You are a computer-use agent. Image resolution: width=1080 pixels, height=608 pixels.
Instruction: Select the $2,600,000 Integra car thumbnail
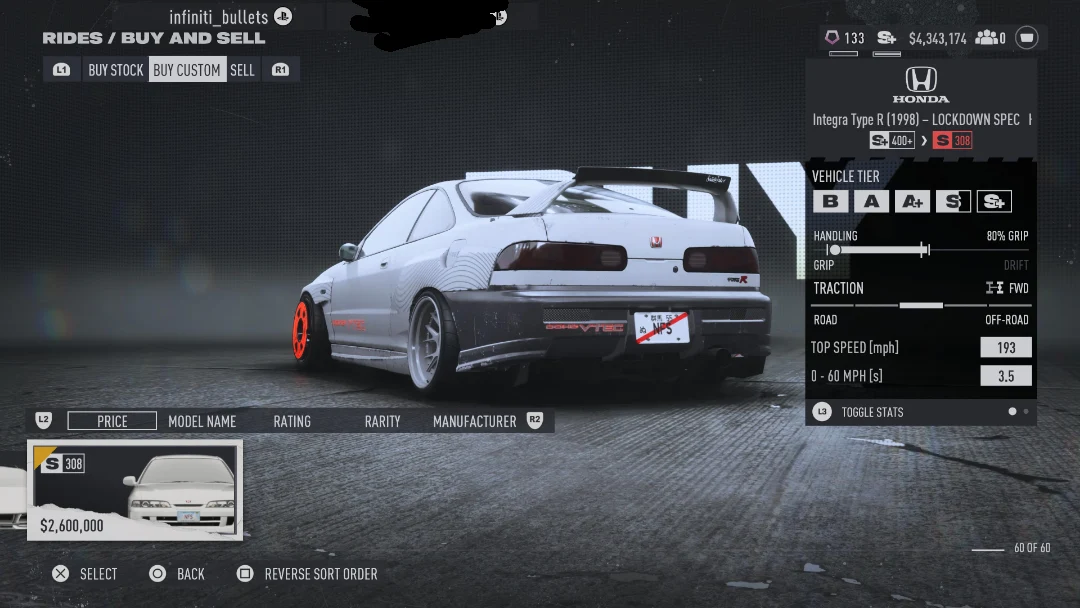pos(135,490)
